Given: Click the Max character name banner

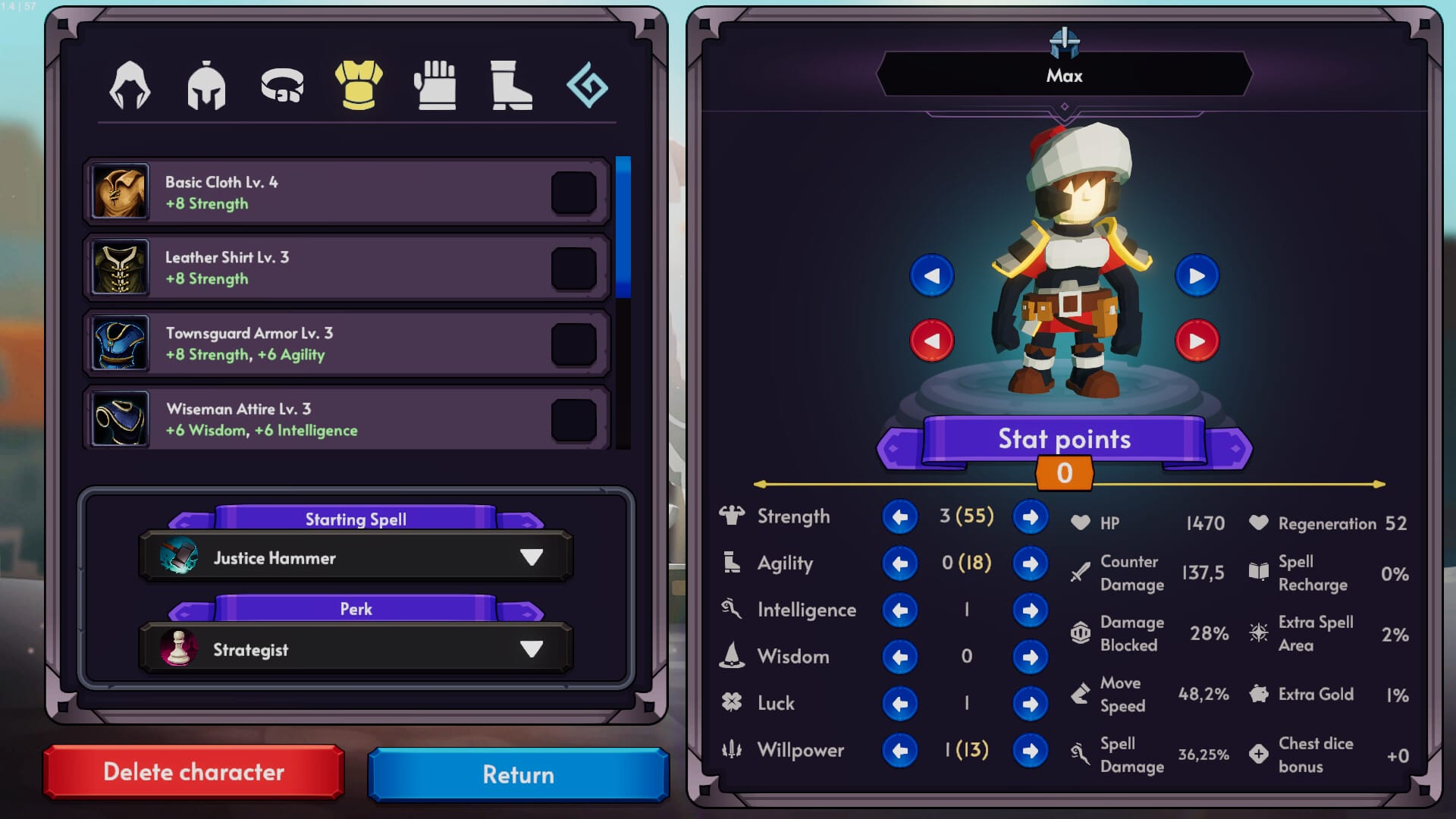Looking at the screenshot, I should [1065, 74].
